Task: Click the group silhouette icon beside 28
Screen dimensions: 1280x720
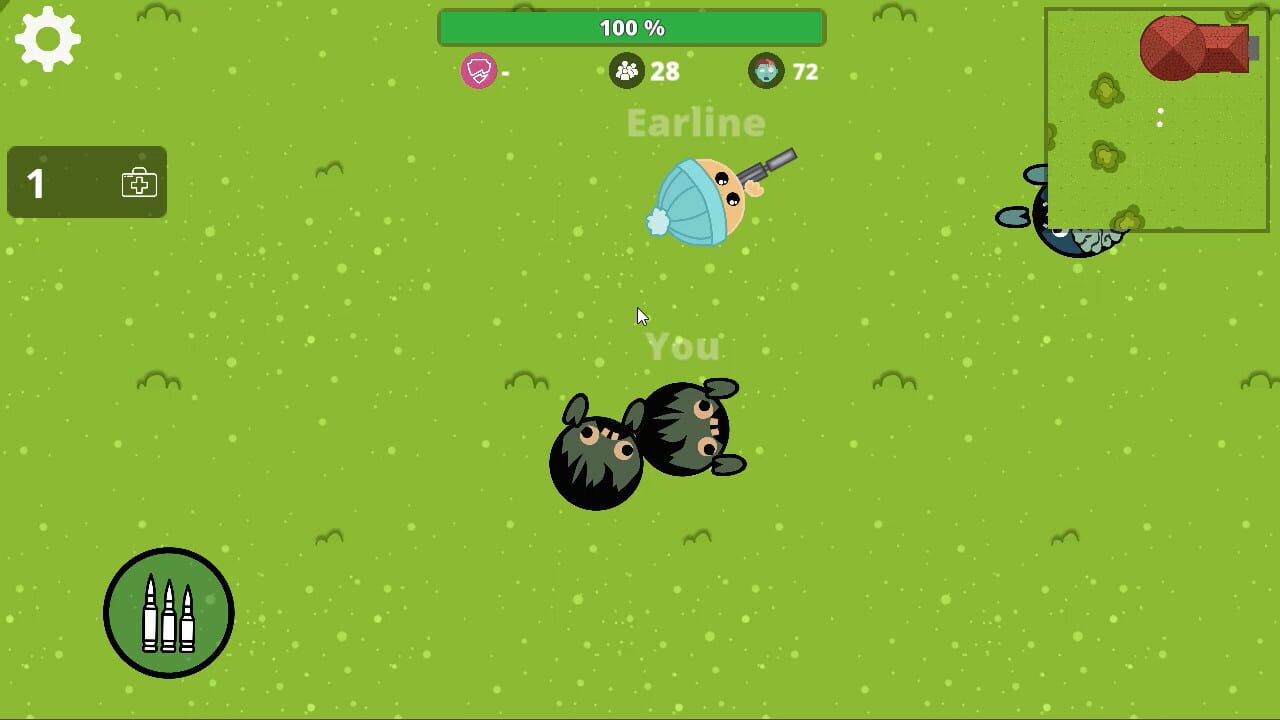Action: [626, 71]
